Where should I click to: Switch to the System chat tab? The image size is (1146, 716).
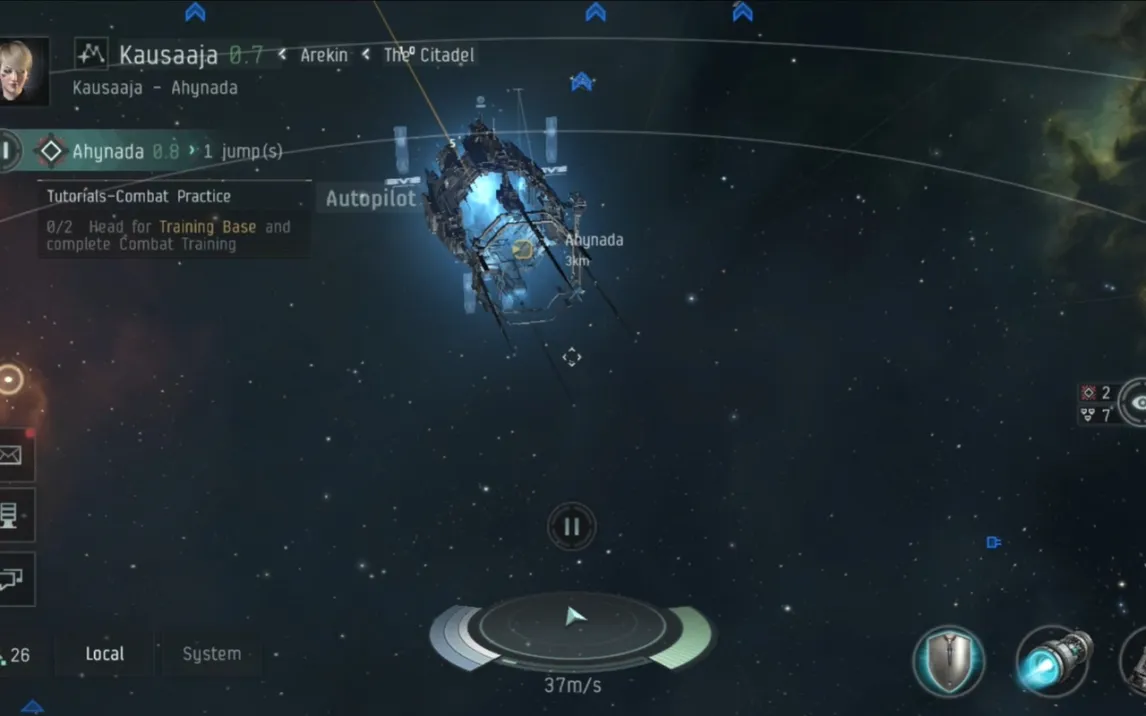211,654
